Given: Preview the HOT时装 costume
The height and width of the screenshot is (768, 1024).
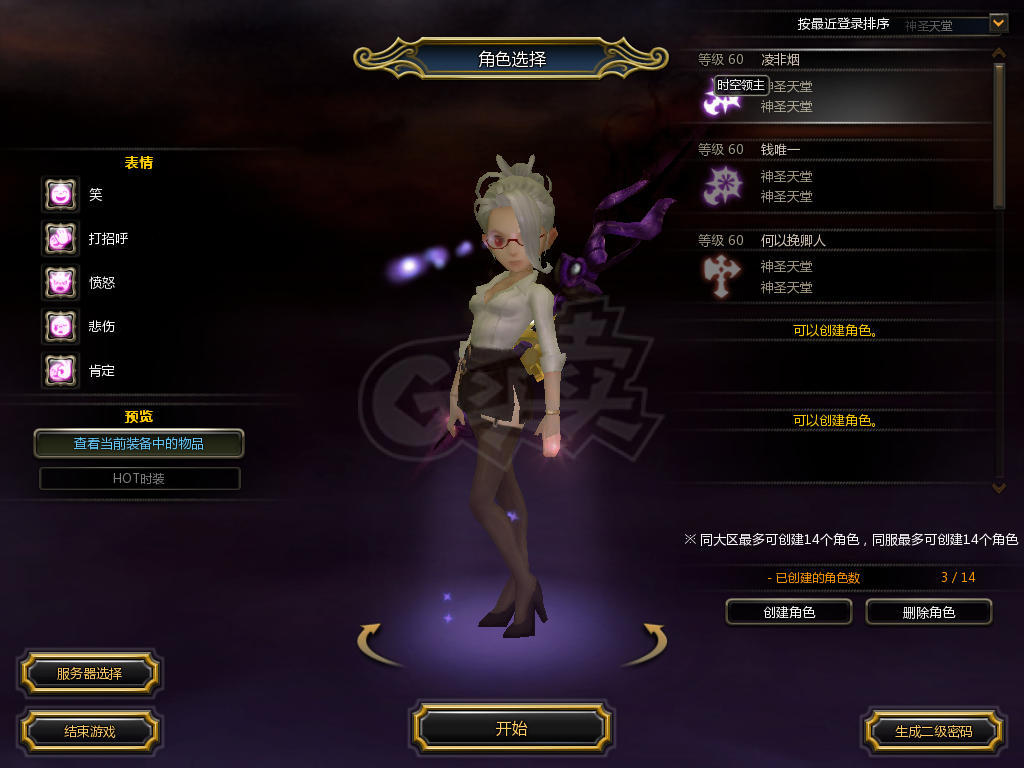Looking at the screenshot, I should click(139, 478).
